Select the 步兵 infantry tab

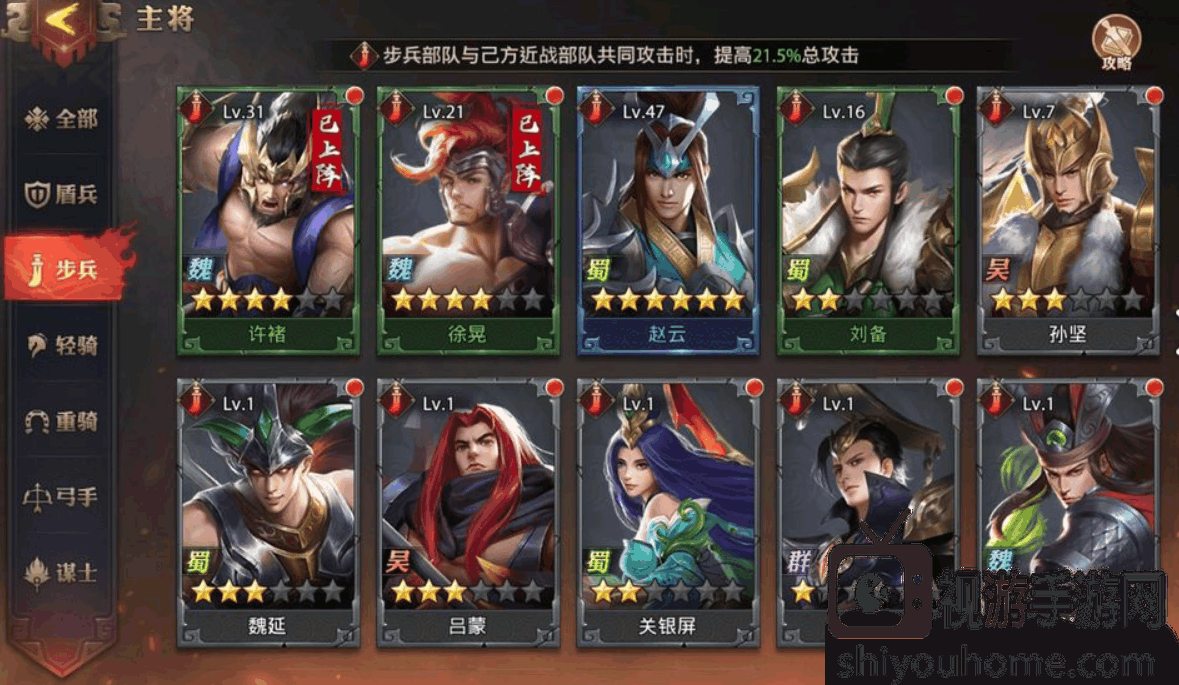point(62,270)
